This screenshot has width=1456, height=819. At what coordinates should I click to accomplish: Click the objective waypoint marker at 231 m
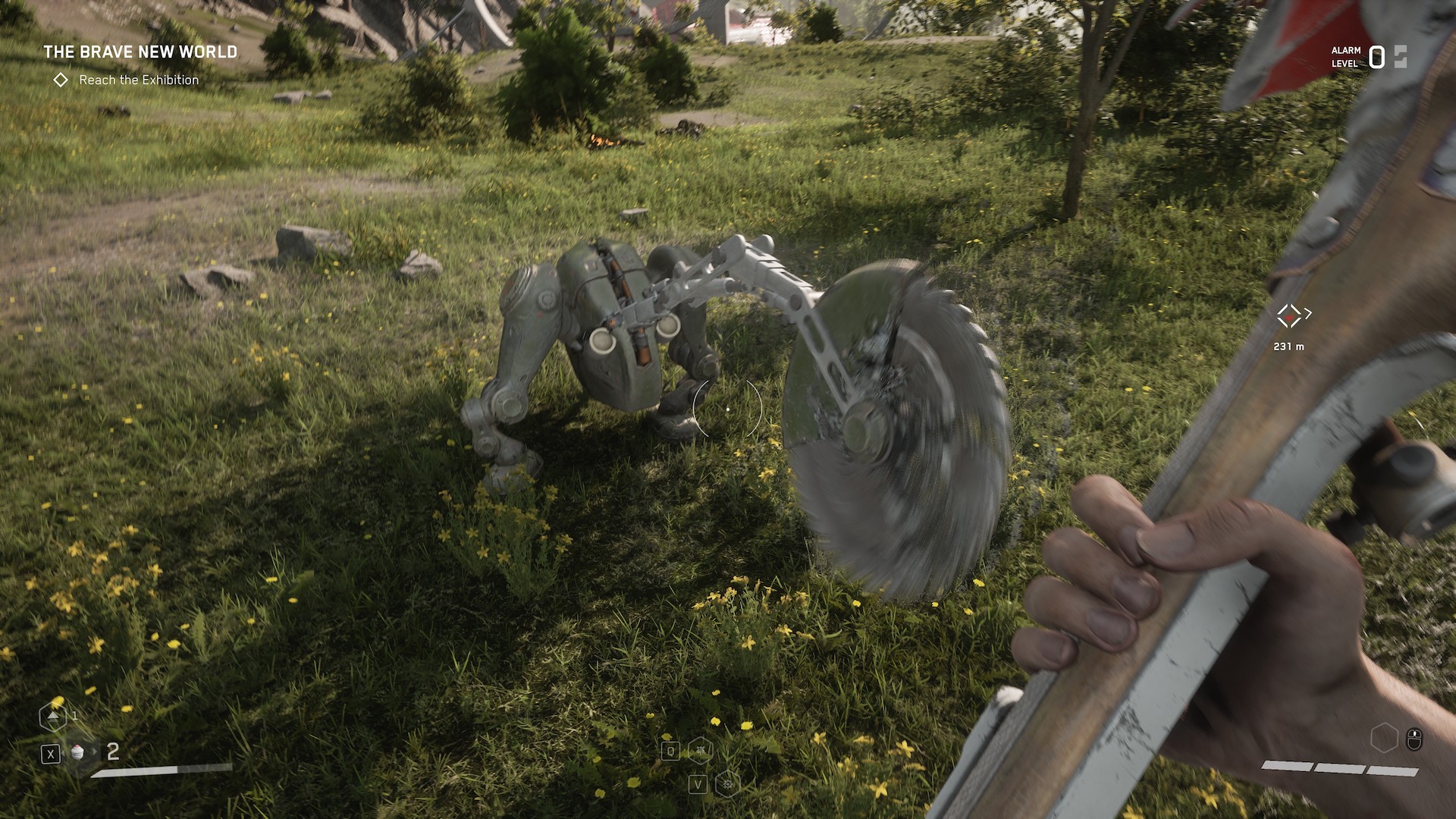tap(1288, 315)
